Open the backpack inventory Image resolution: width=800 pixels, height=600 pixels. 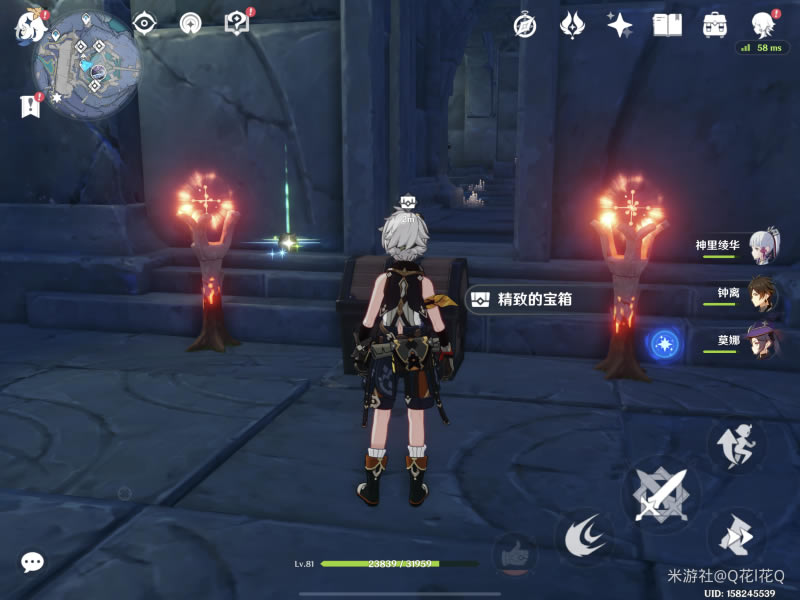click(x=715, y=25)
